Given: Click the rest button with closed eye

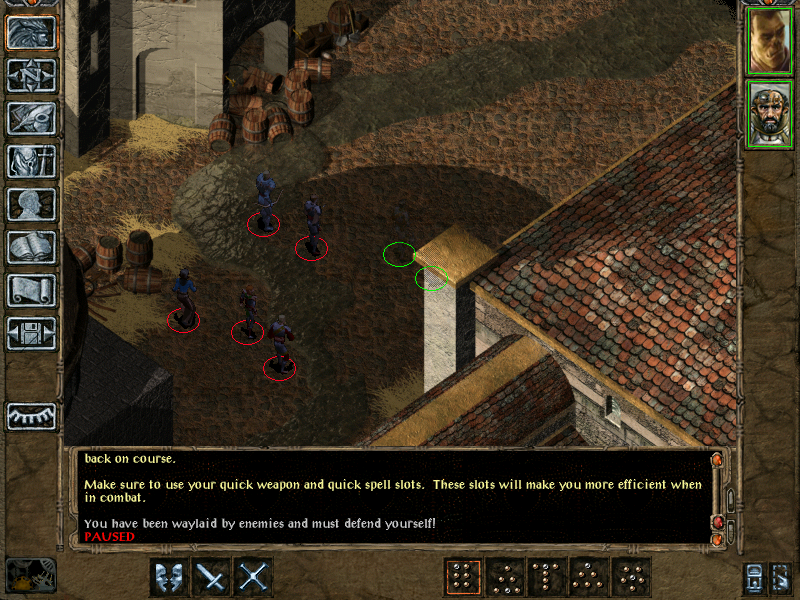Looking at the screenshot, I should (32, 415).
